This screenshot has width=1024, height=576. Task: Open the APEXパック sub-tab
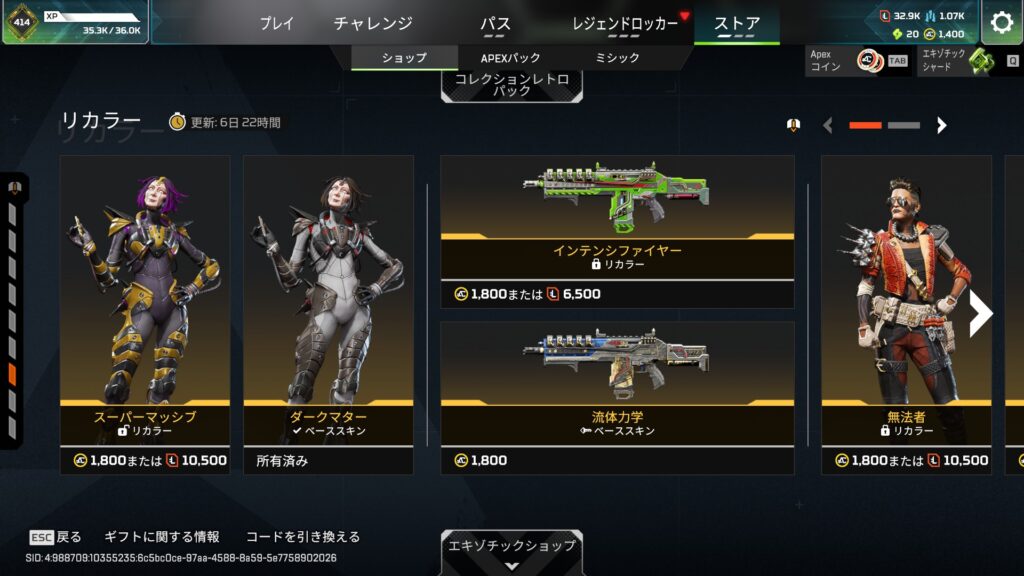pyautogui.click(x=511, y=58)
